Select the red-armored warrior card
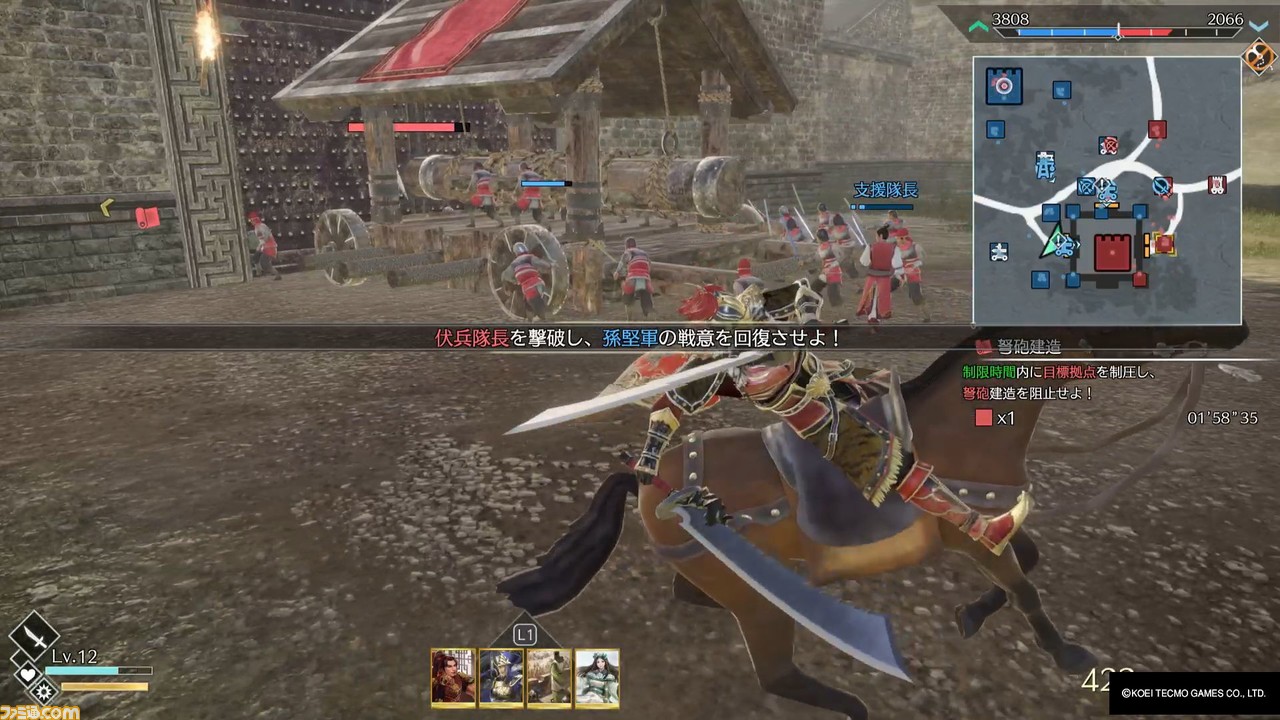The image size is (1280, 720). (453, 677)
